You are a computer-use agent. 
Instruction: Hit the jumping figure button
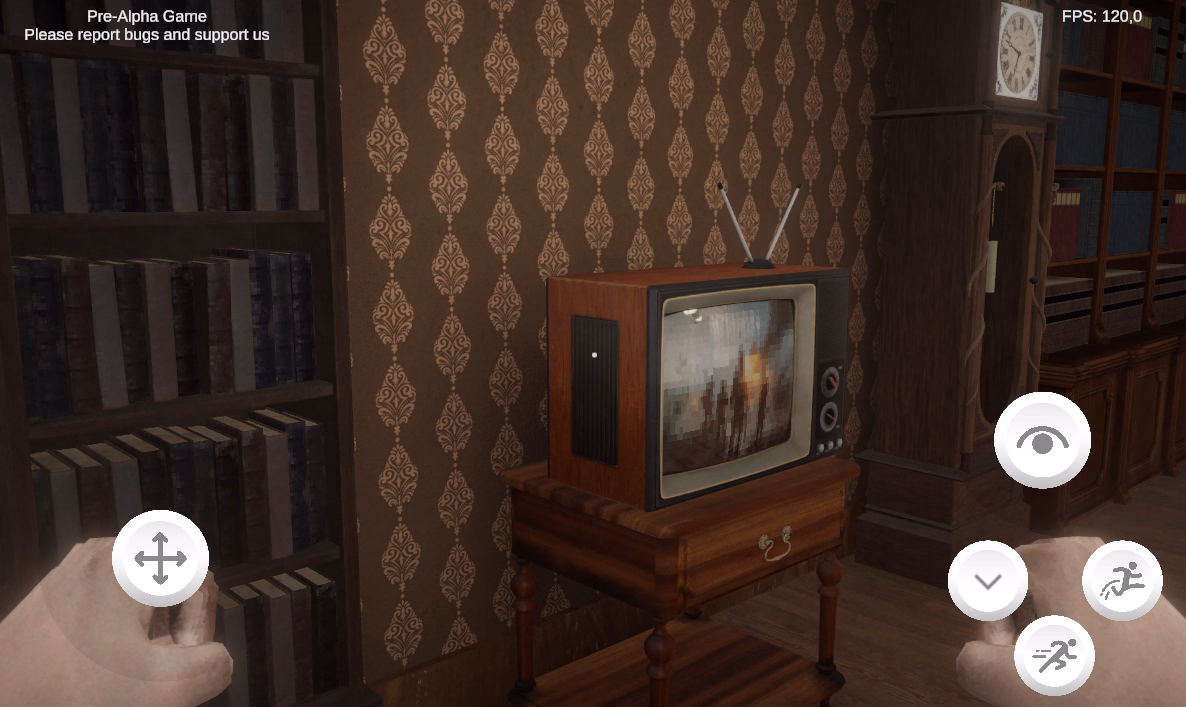[1122, 580]
